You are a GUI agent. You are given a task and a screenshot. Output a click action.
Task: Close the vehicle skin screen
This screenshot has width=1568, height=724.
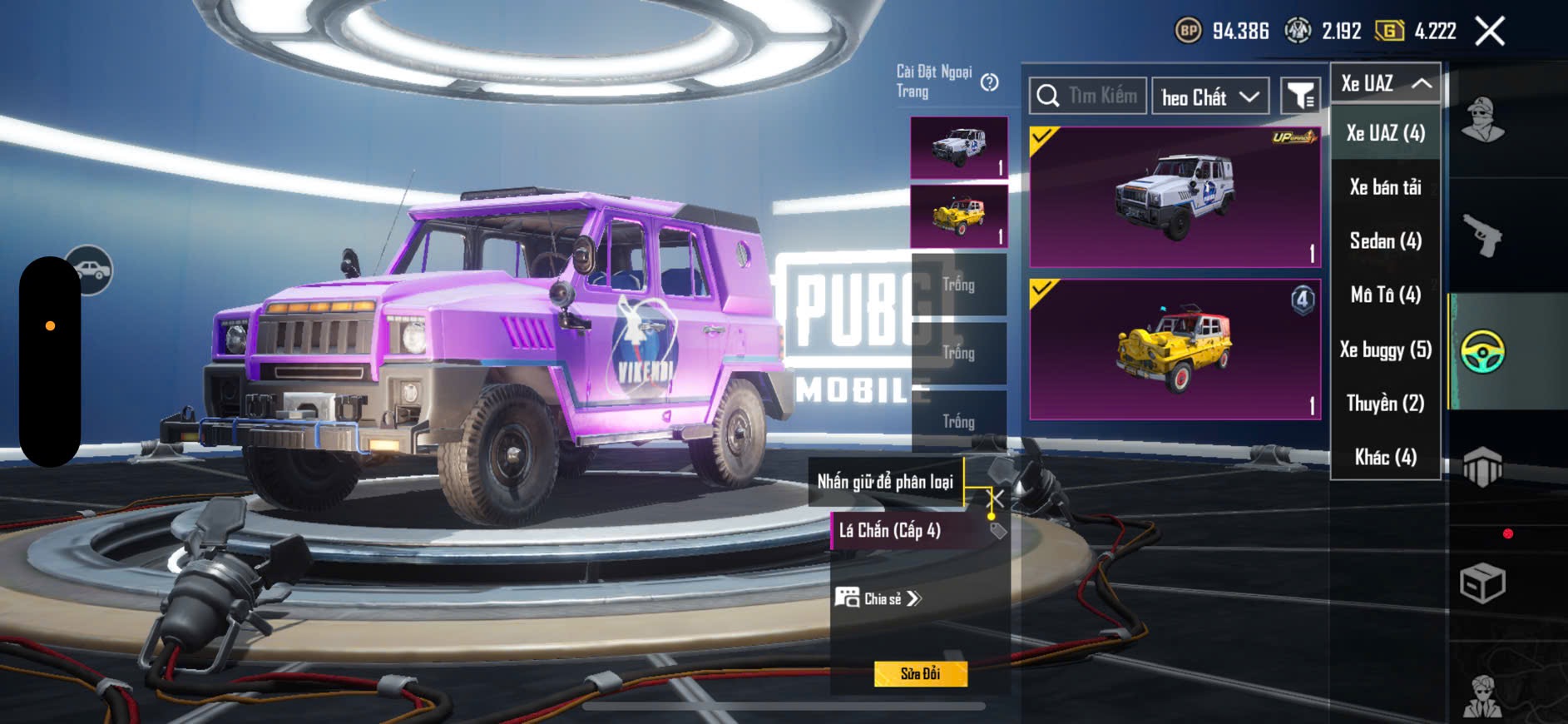click(x=1489, y=32)
